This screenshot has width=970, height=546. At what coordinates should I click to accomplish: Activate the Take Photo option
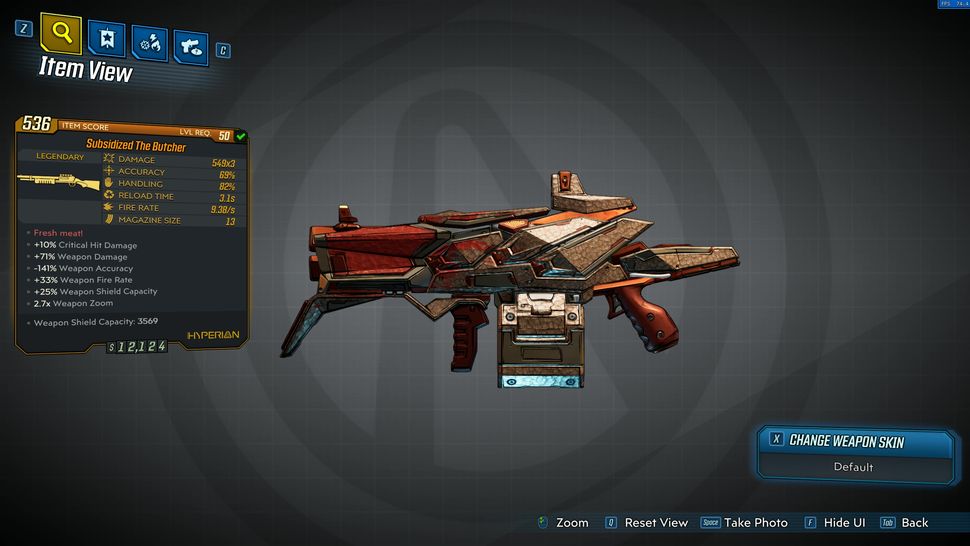755,523
